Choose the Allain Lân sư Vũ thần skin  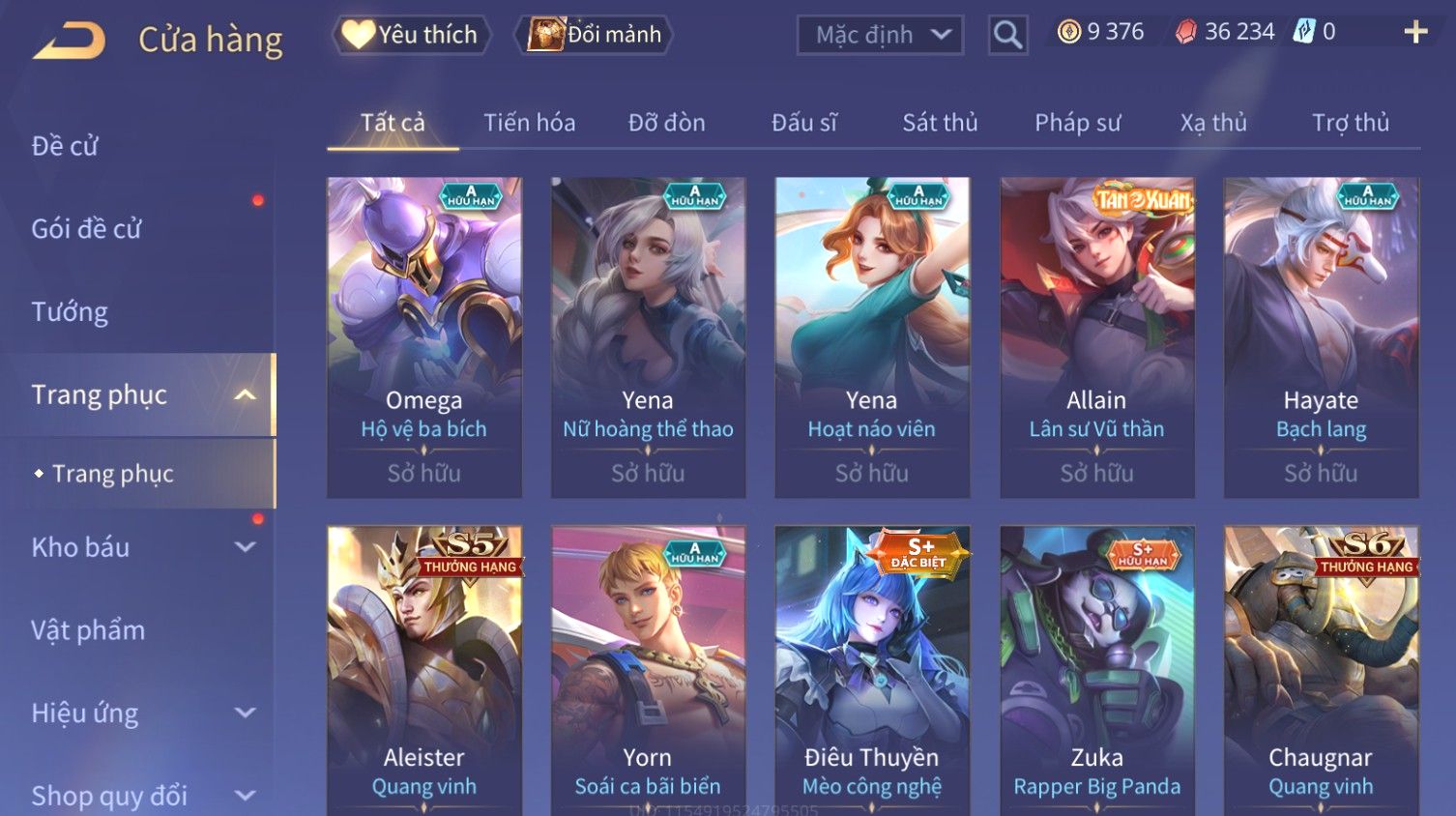click(1096, 336)
